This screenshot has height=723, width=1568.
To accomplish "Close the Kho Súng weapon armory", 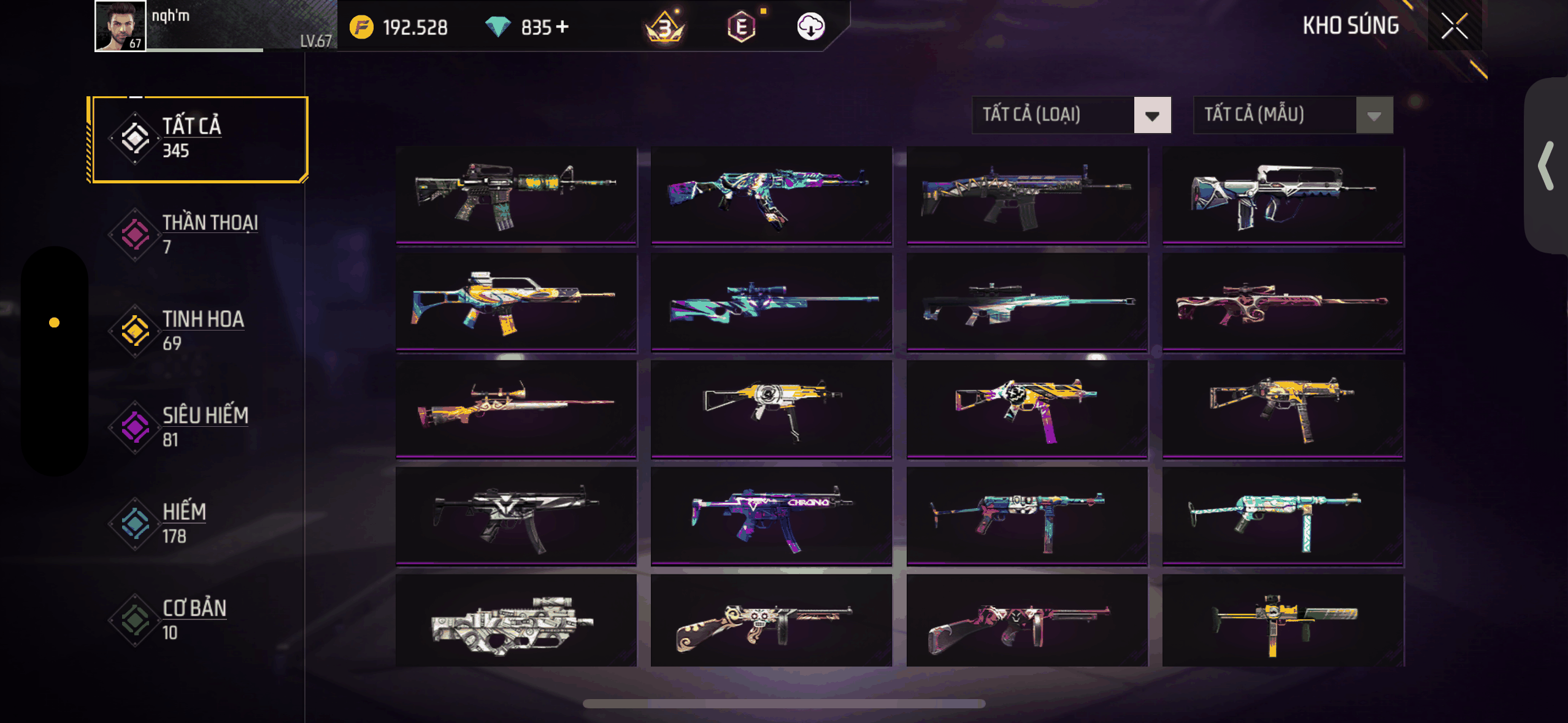I will point(1454,26).
